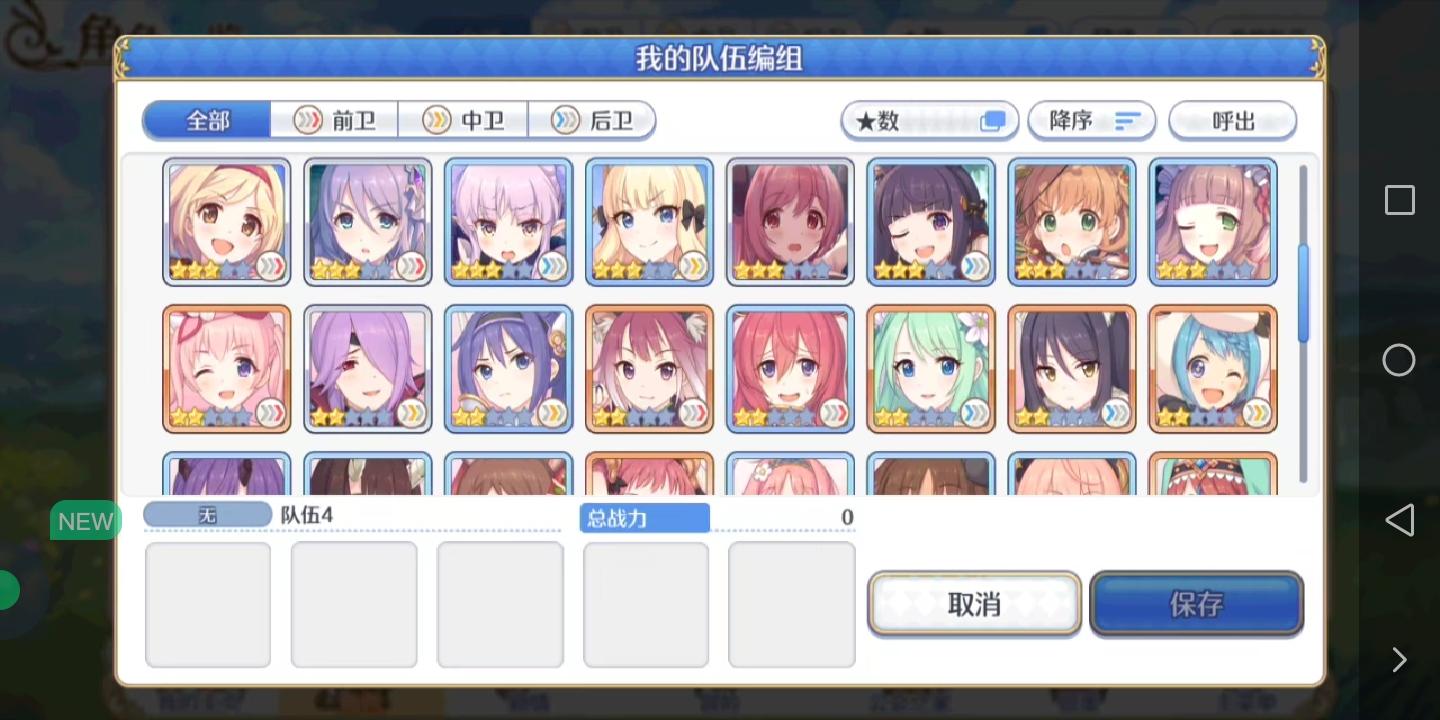Open the 呼出 call-out panel
Image resolution: width=1440 pixels, height=720 pixels.
point(1232,120)
